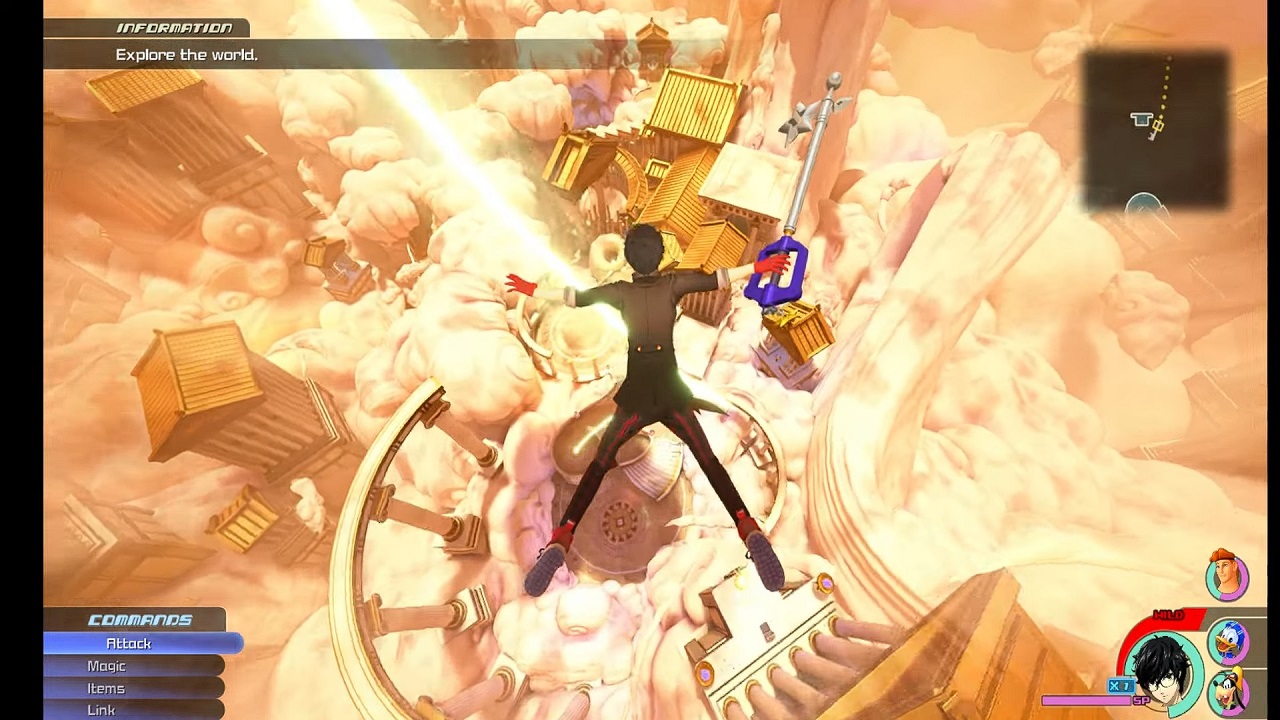This screenshot has width=1280, height=720.
Task: Click the minimap in the corner
Action: click(1155, 128)
